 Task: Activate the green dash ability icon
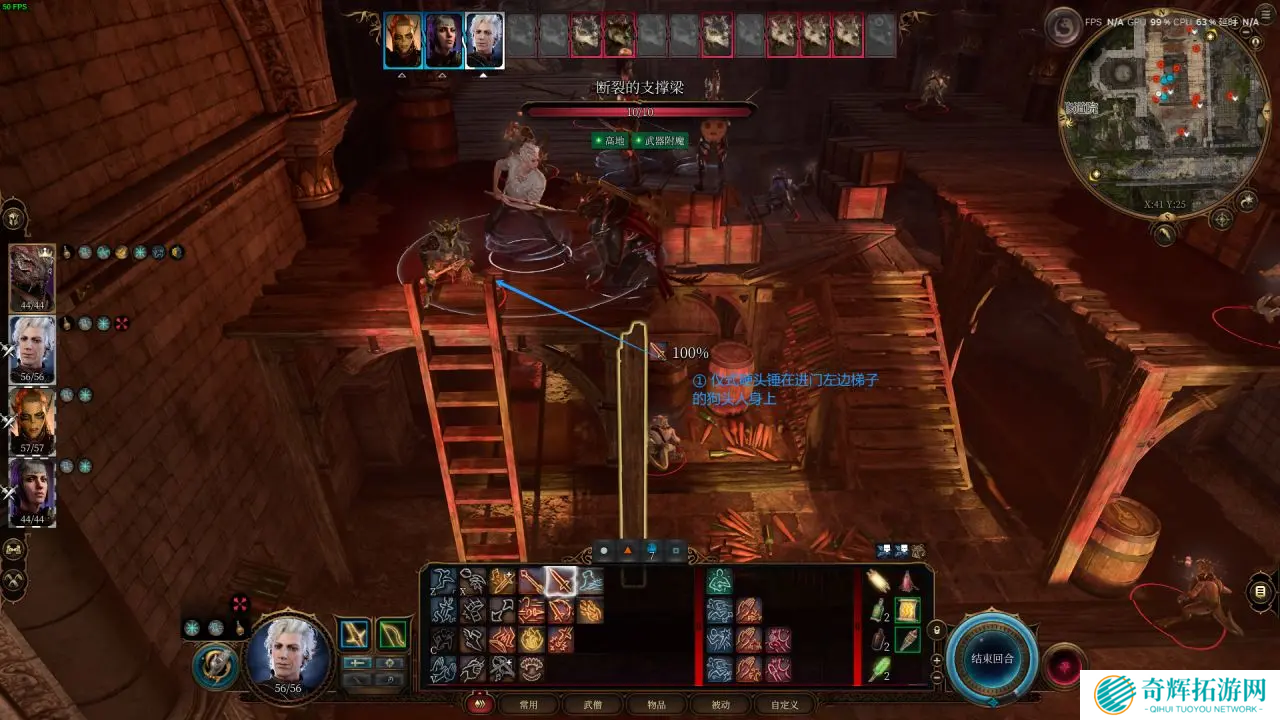(719, 581)
